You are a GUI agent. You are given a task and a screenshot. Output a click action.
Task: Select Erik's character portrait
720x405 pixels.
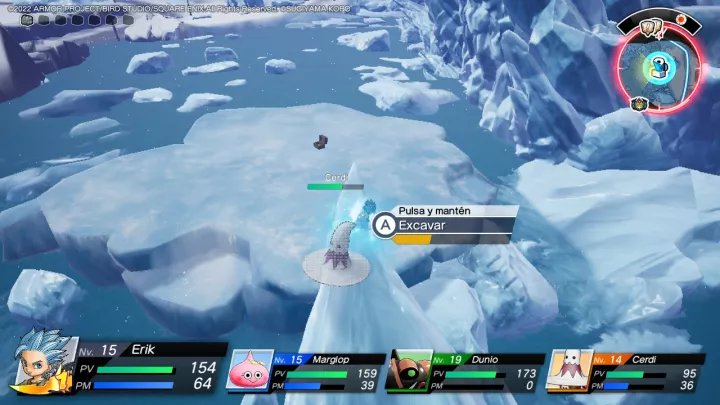pos(38,361)
